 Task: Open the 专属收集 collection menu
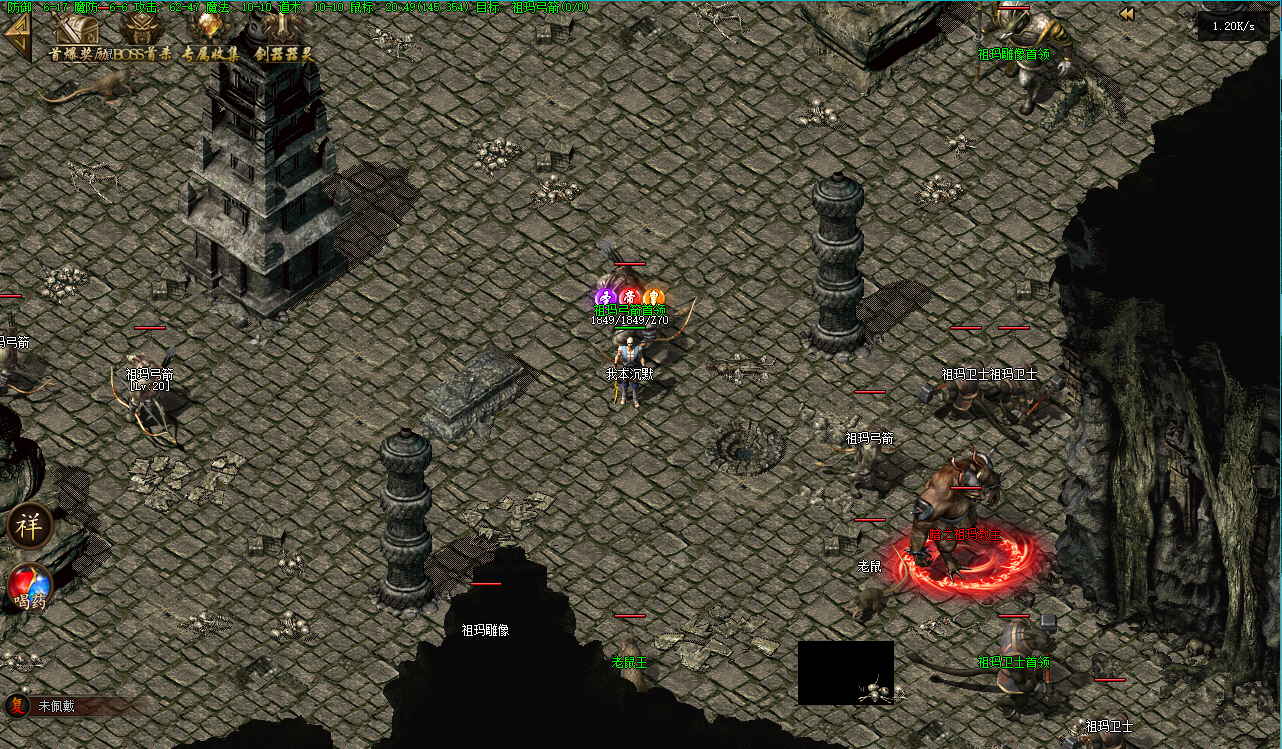click(210, 37)
